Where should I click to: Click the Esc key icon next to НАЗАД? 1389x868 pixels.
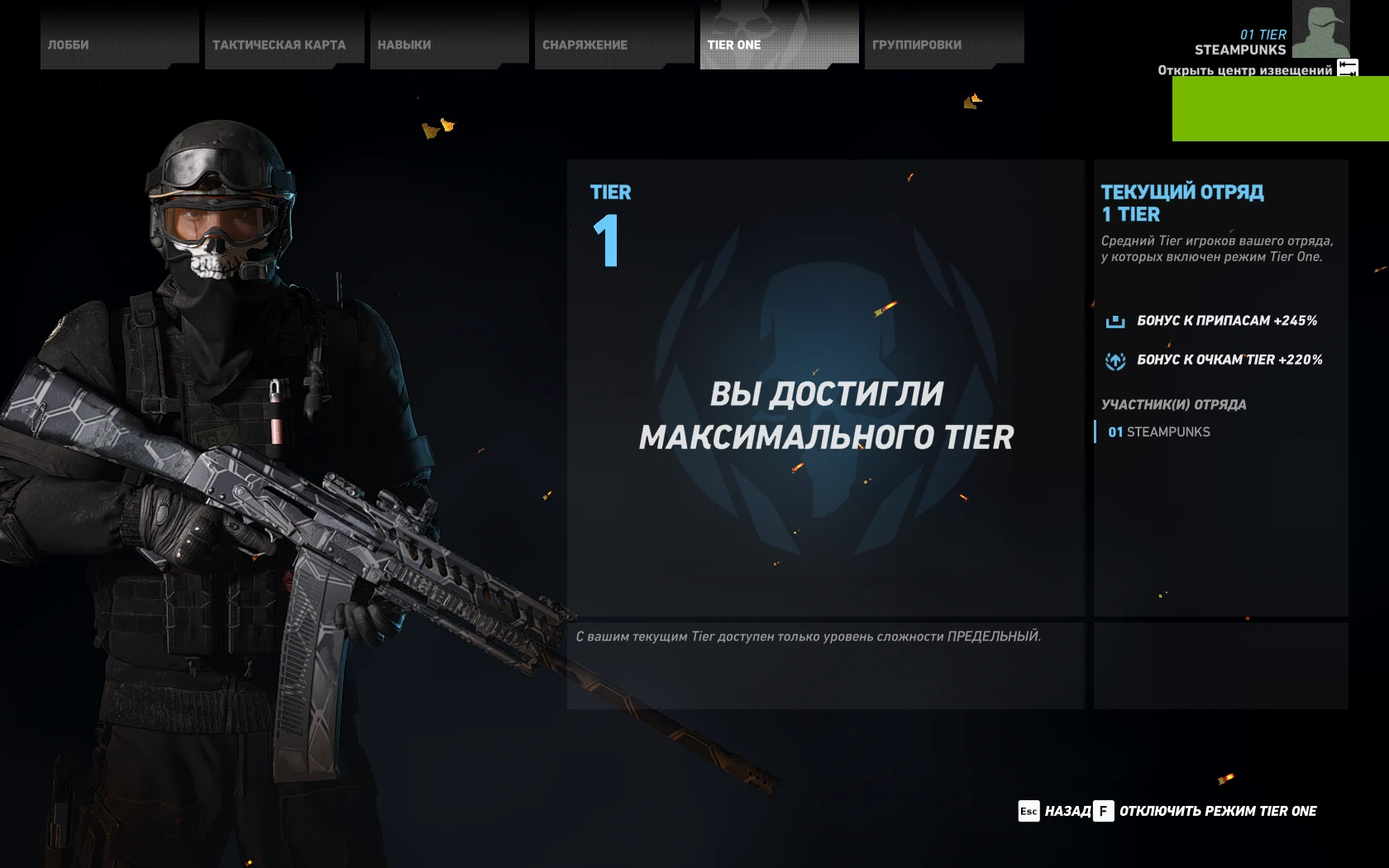[x=1029, y=812]
